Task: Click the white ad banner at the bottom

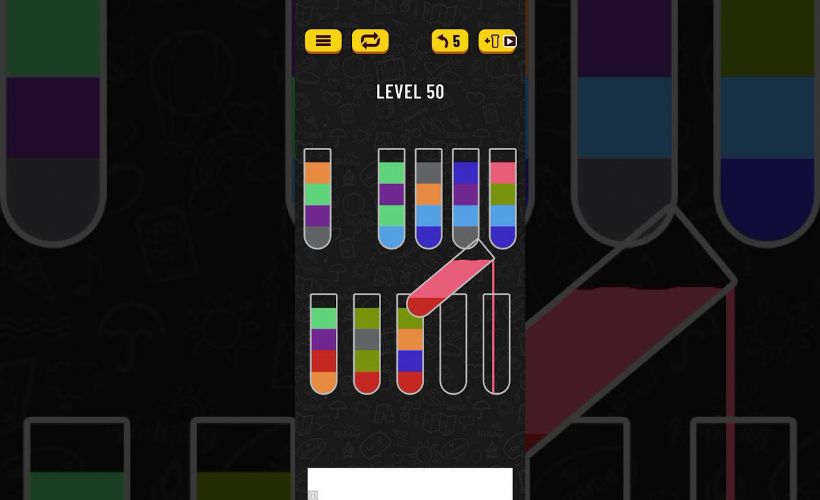Action: (x=410, y=483)
